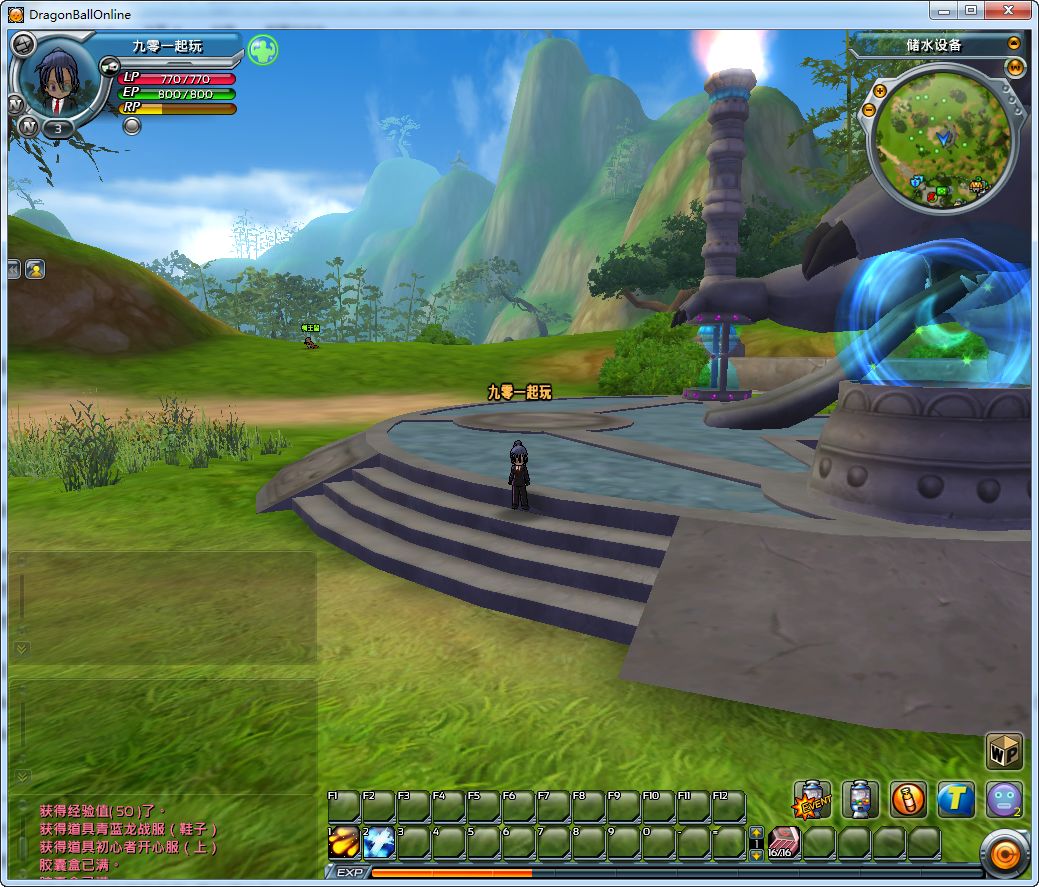Open the world map with the W button

pyautogui.click(x=1016, y=67)
